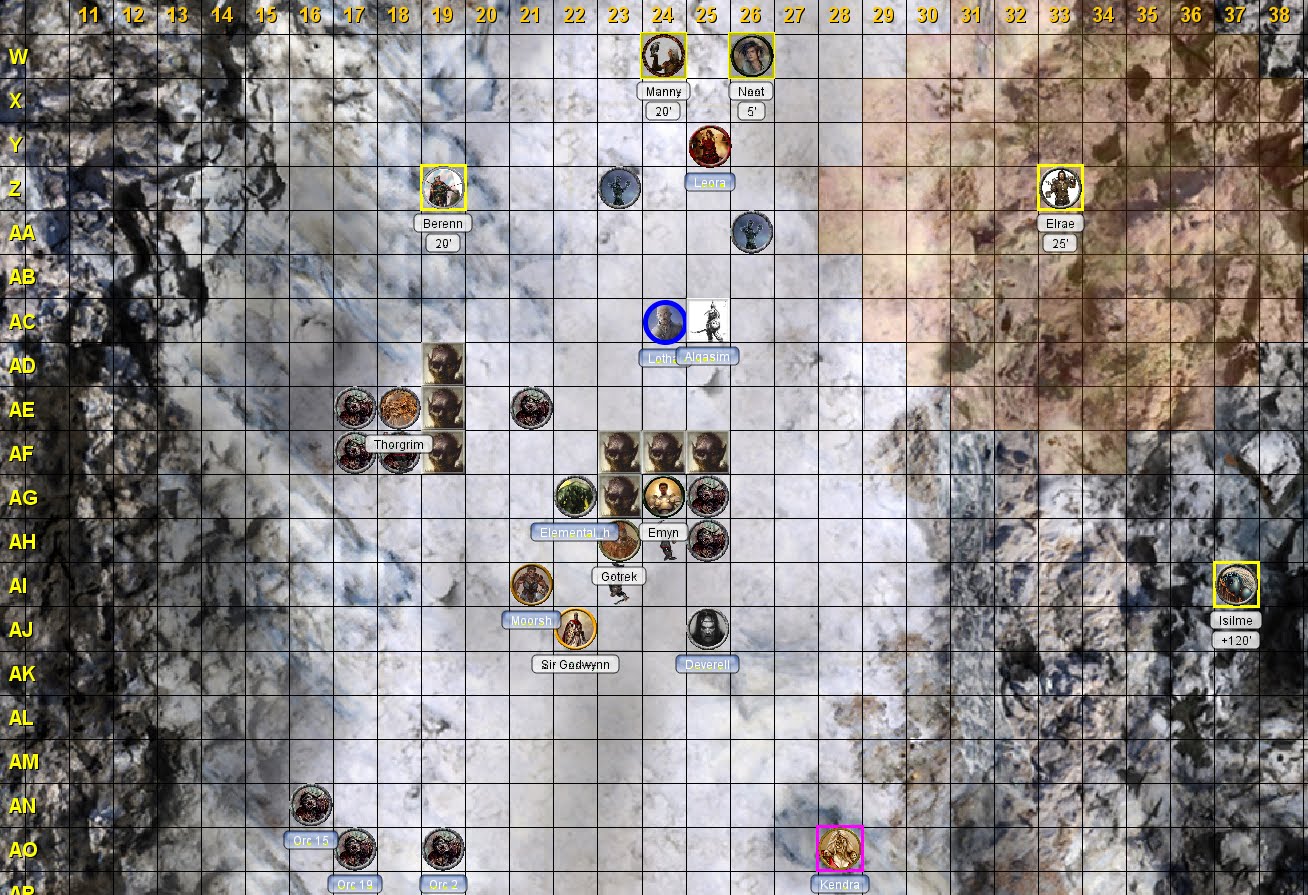Select the Manny token
The image size is (1308, 895).
[x=663, y=56]
